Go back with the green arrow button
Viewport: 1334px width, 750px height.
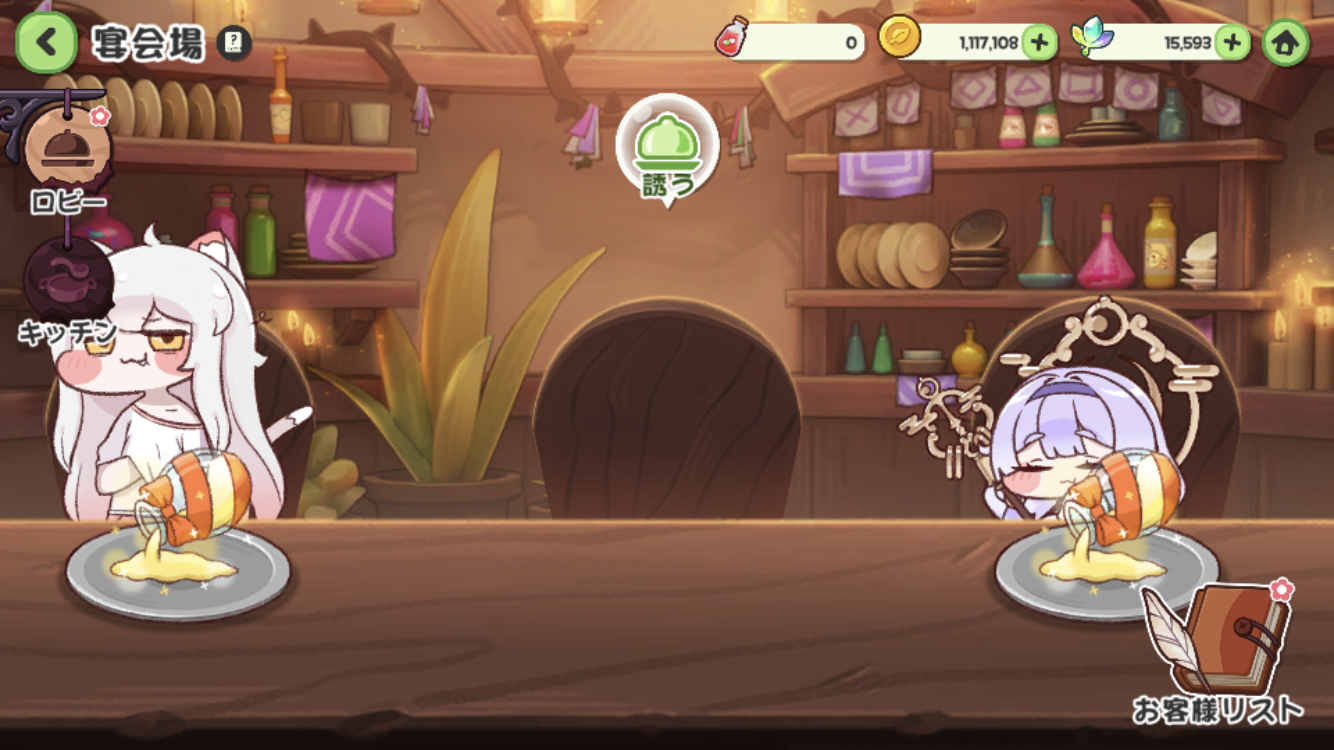tap(46, 43)
